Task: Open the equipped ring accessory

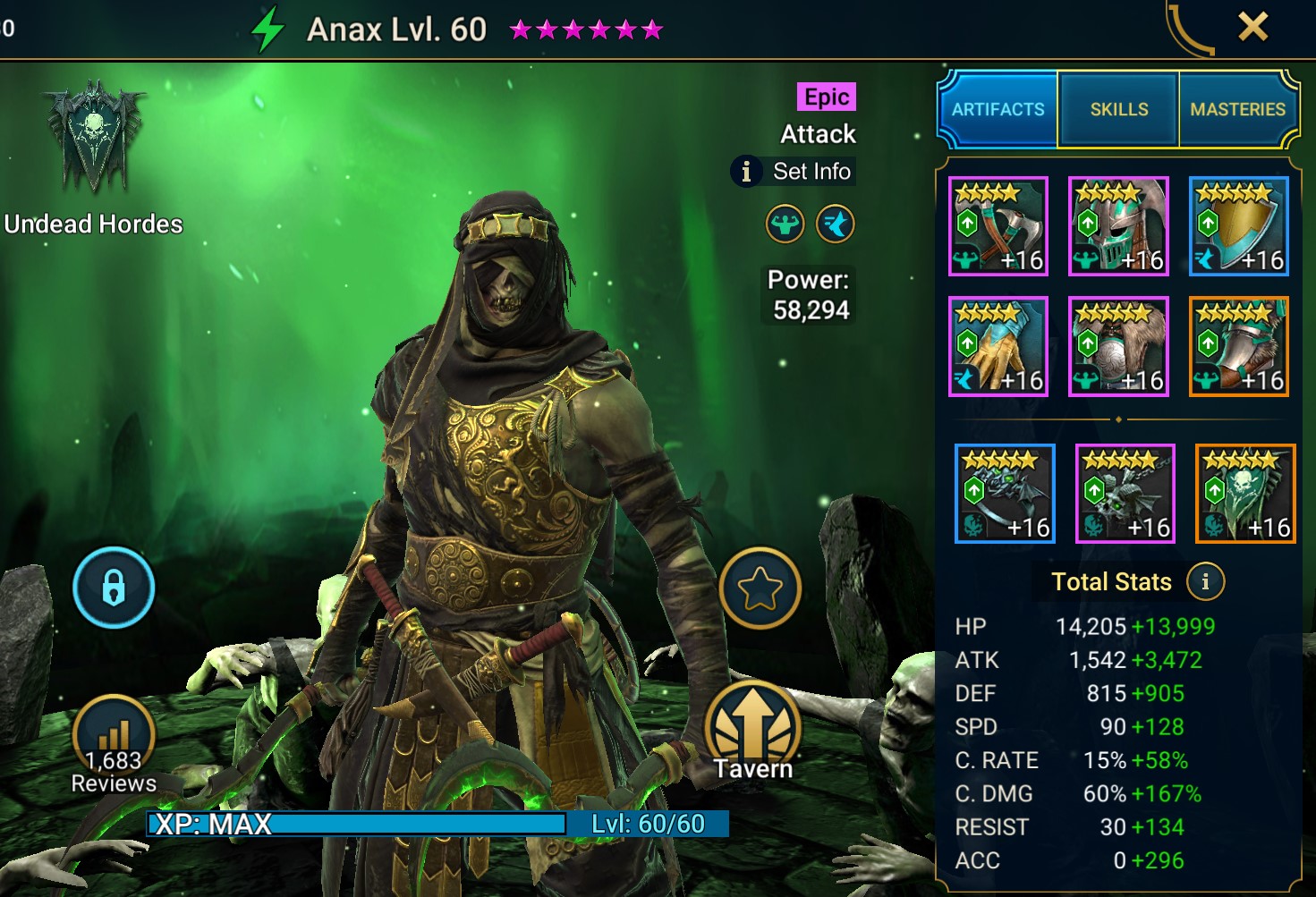Action: pos(1004,493)
